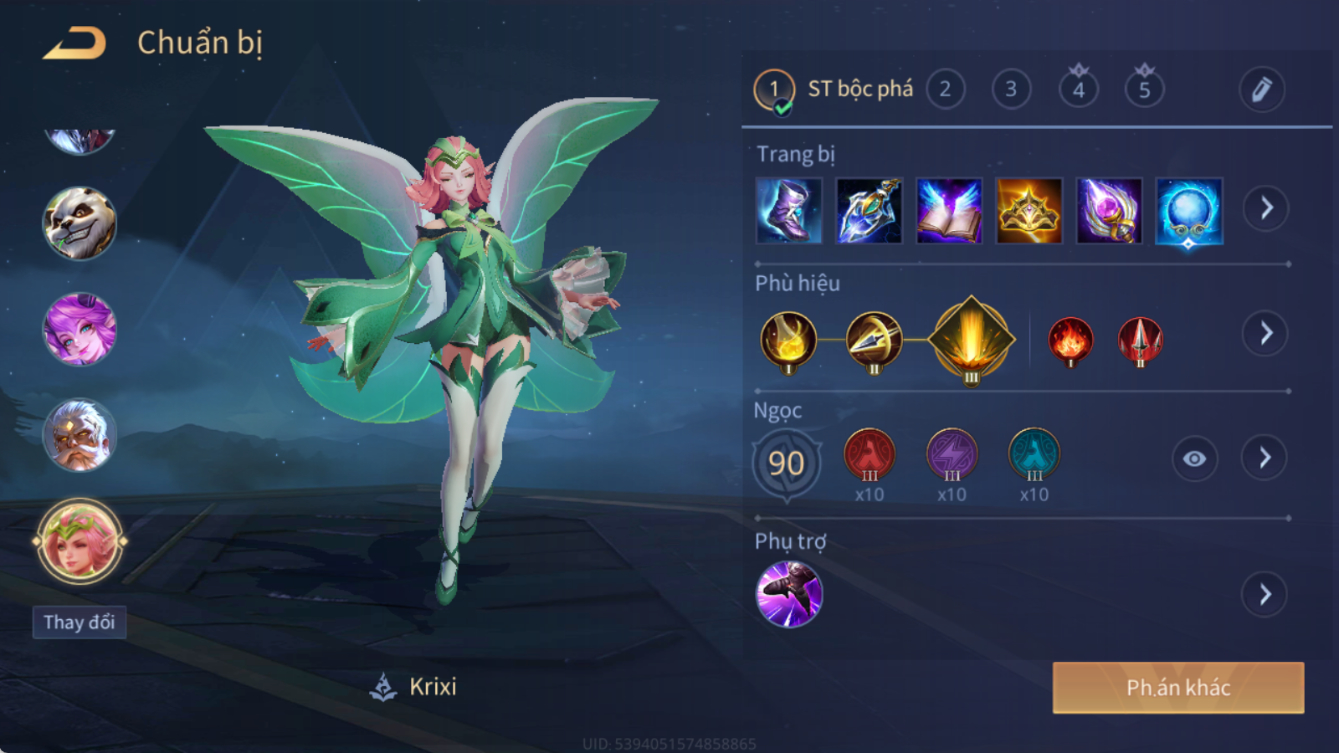Switch to build preset 3
Viewport: 1339px width, 753px height.
1011,90
